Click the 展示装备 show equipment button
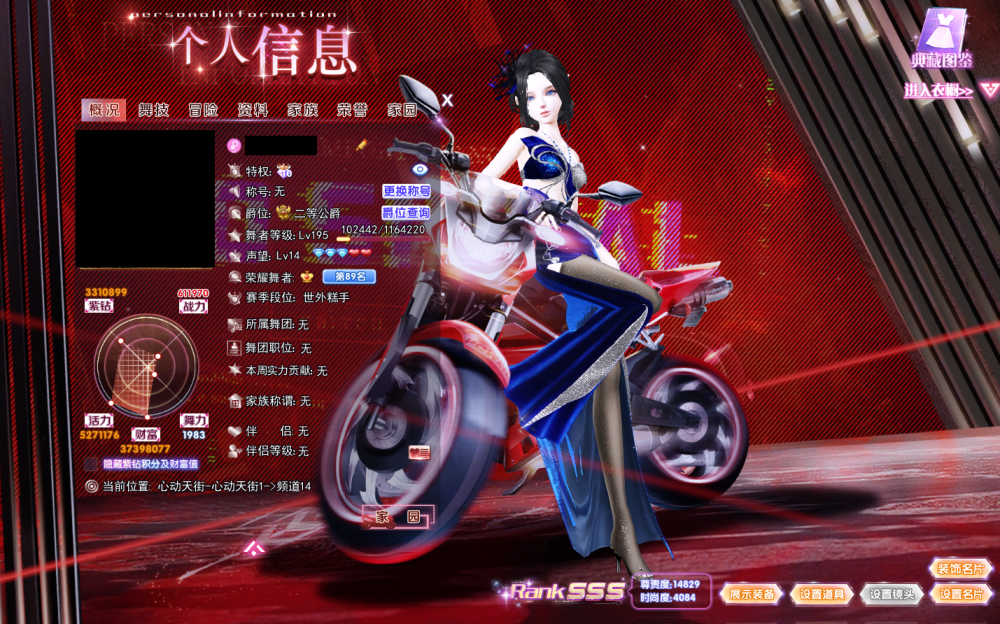This screenshot has width=1000, height=624. click(x=752, y=594)
